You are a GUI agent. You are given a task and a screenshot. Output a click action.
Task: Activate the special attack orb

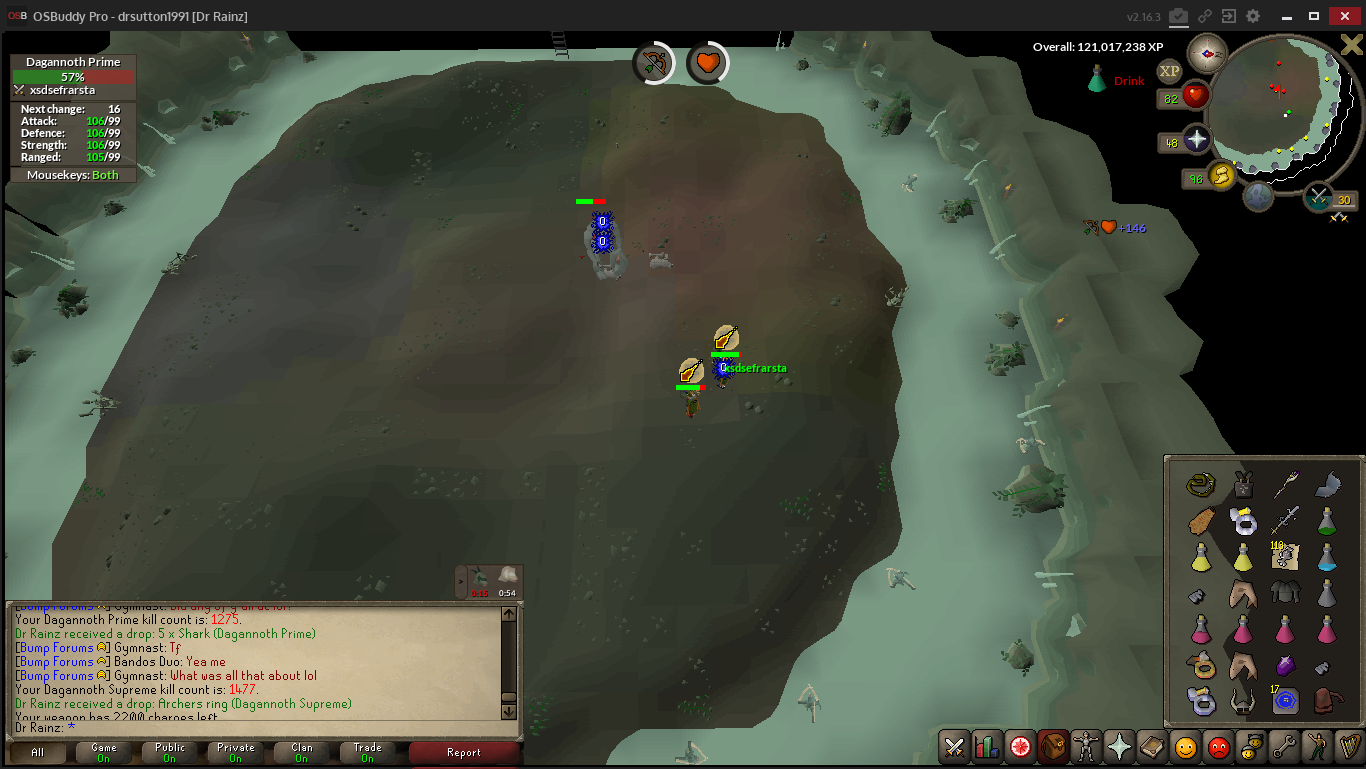(x=1318, y=197)
